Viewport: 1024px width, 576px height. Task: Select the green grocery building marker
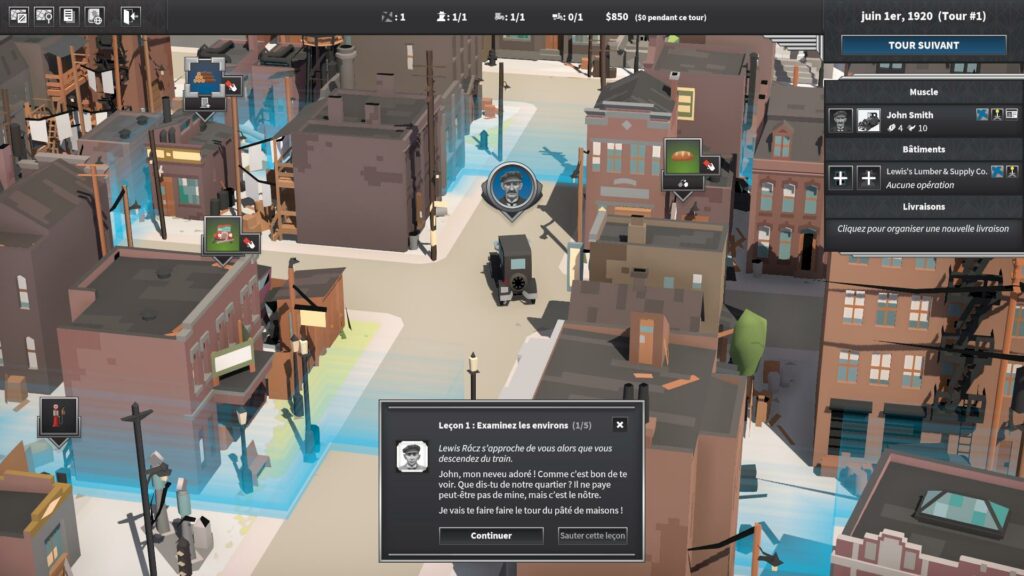[223, 236]
